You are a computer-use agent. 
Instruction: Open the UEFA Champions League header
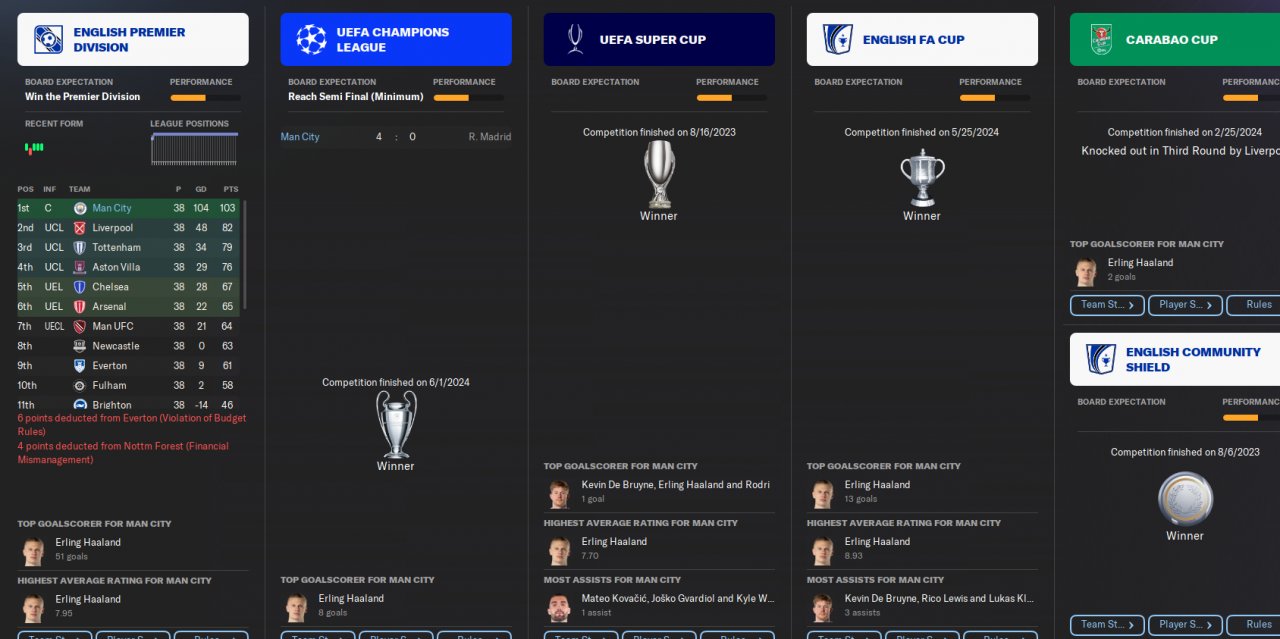396,40
